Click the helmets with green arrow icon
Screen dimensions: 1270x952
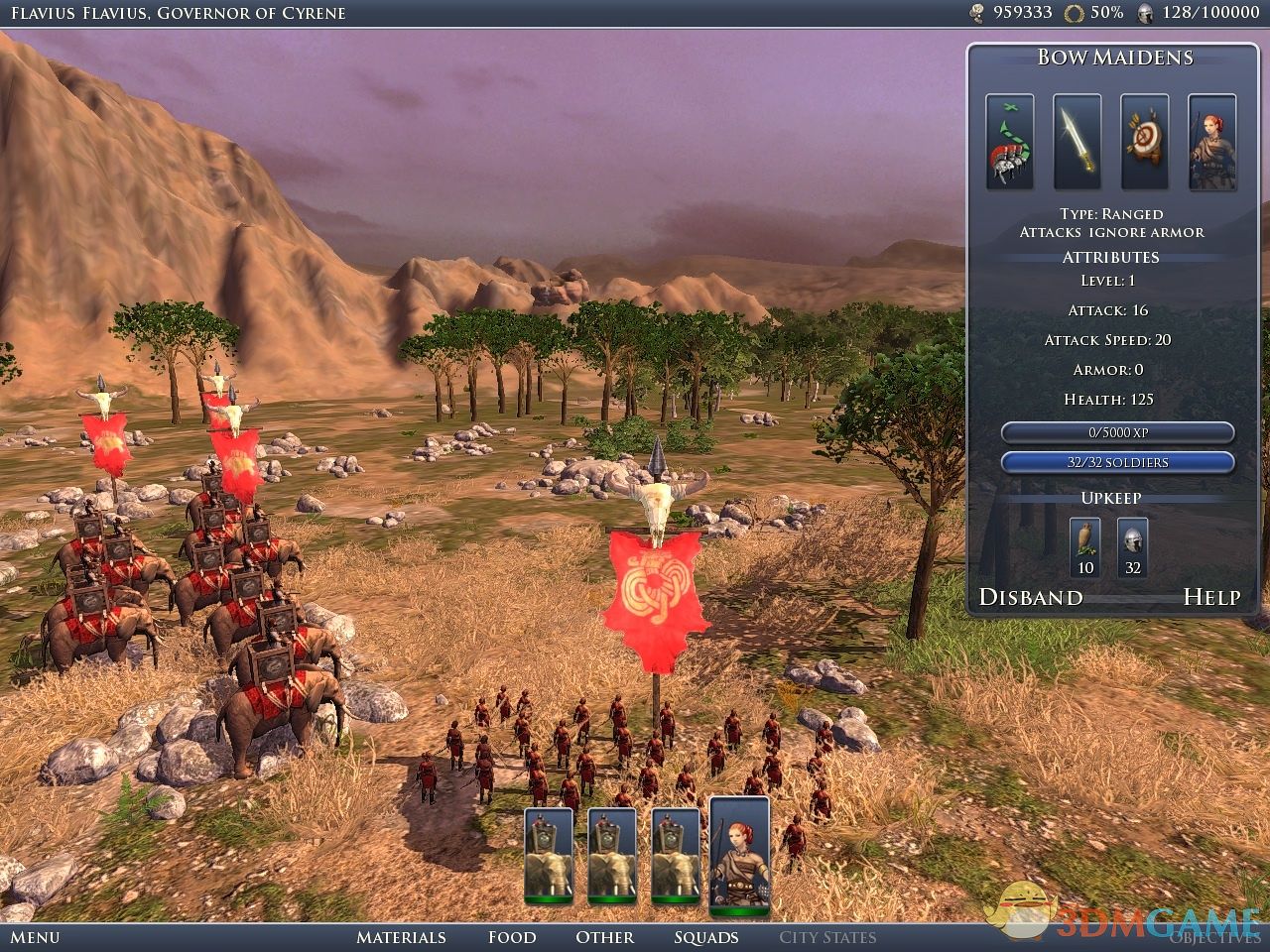click(1010, 142)
